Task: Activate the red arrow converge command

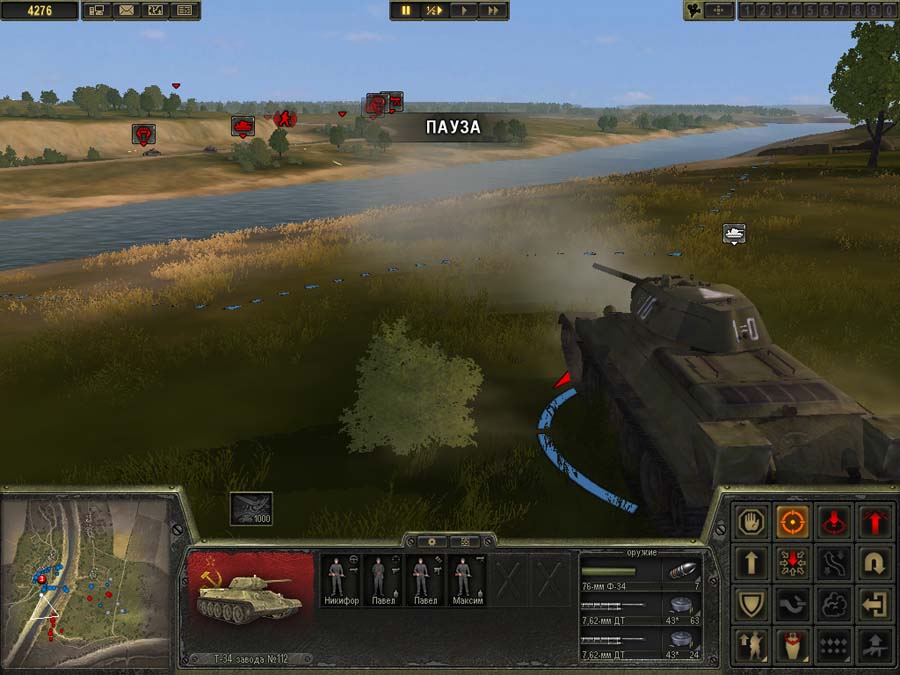Action: 792,563
